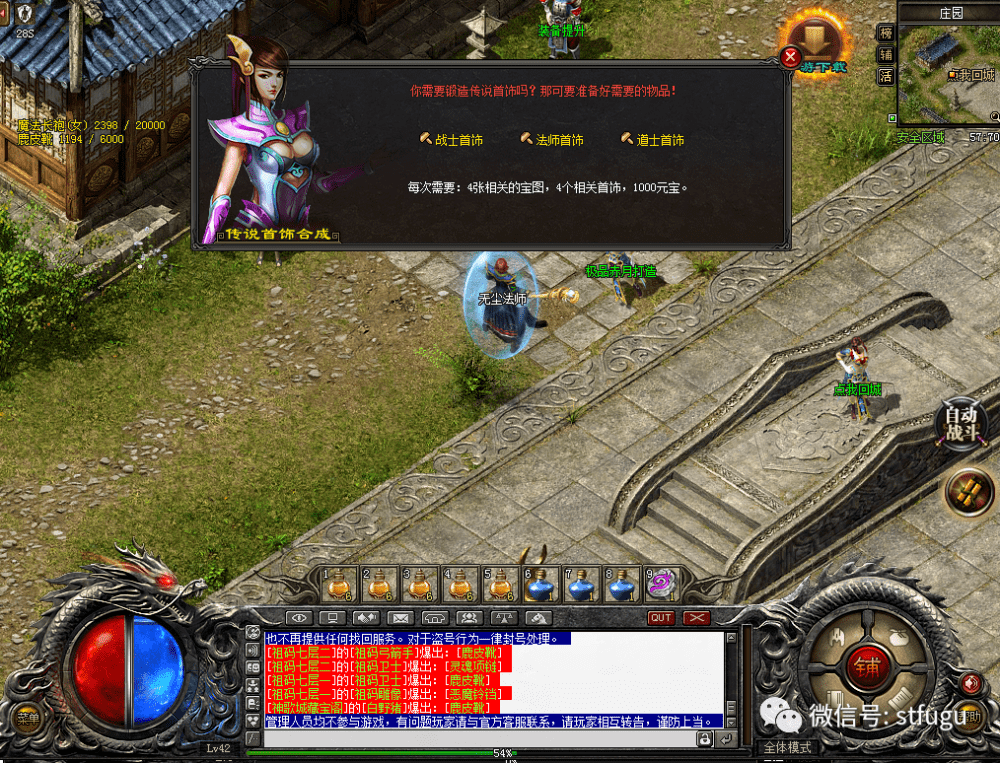Use the blue potion in slot 6
Viewport: 1000px width, 763px height.
click(542, 583)
